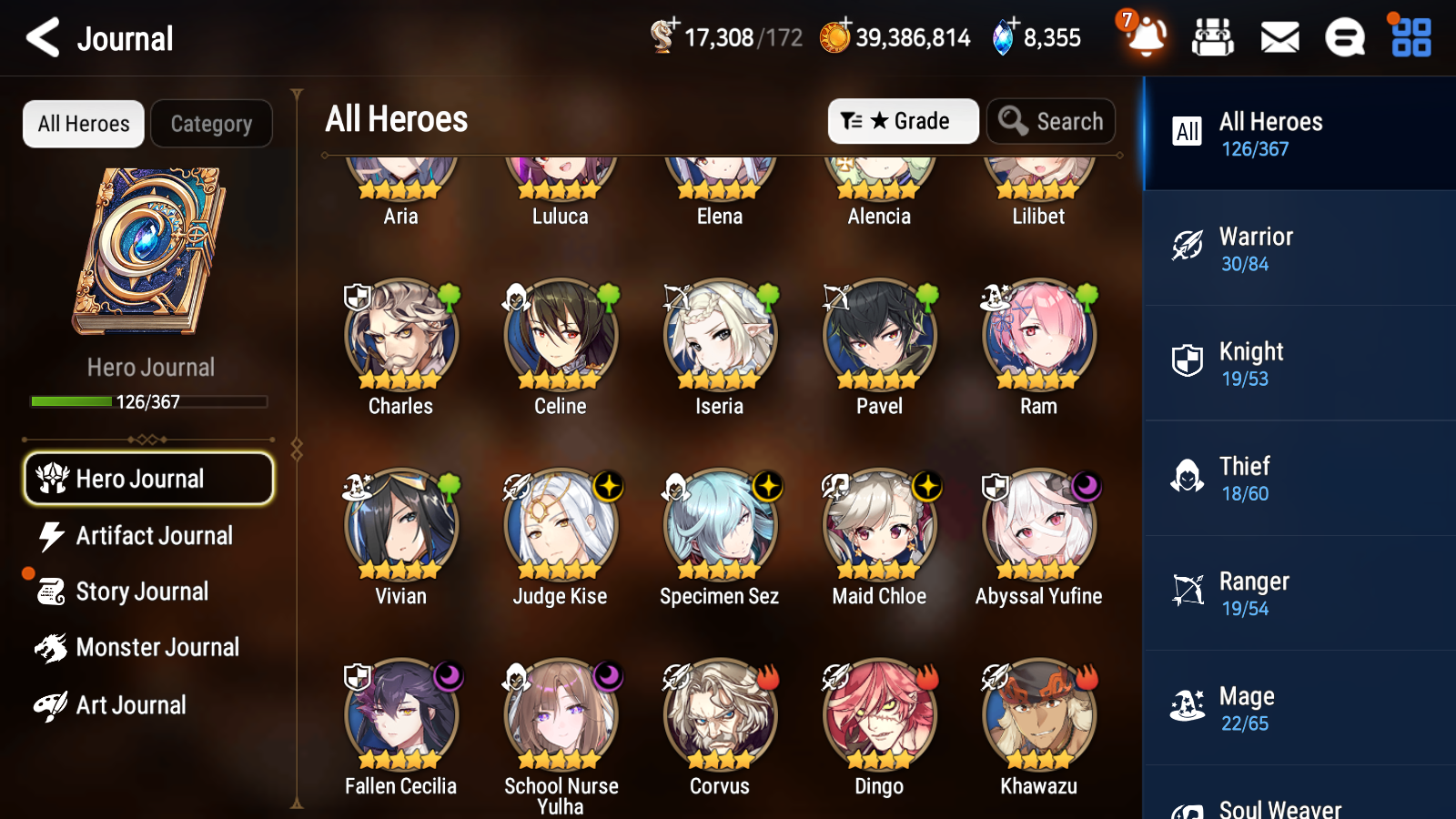The image size is (1456, 819).
Task: Open the inventory chest icon
Action: [1213, 37]
